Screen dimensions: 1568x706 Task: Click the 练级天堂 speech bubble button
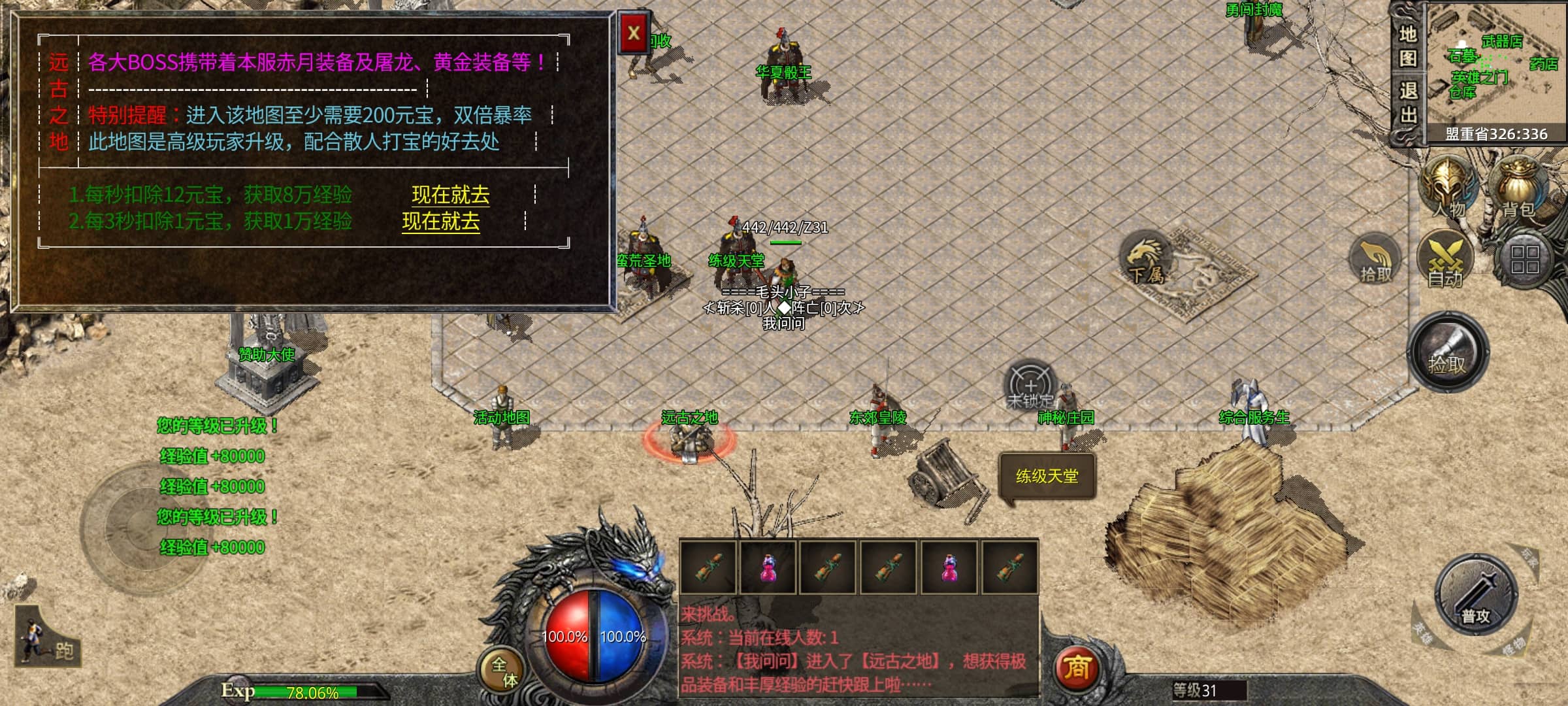coord(1047,477)
